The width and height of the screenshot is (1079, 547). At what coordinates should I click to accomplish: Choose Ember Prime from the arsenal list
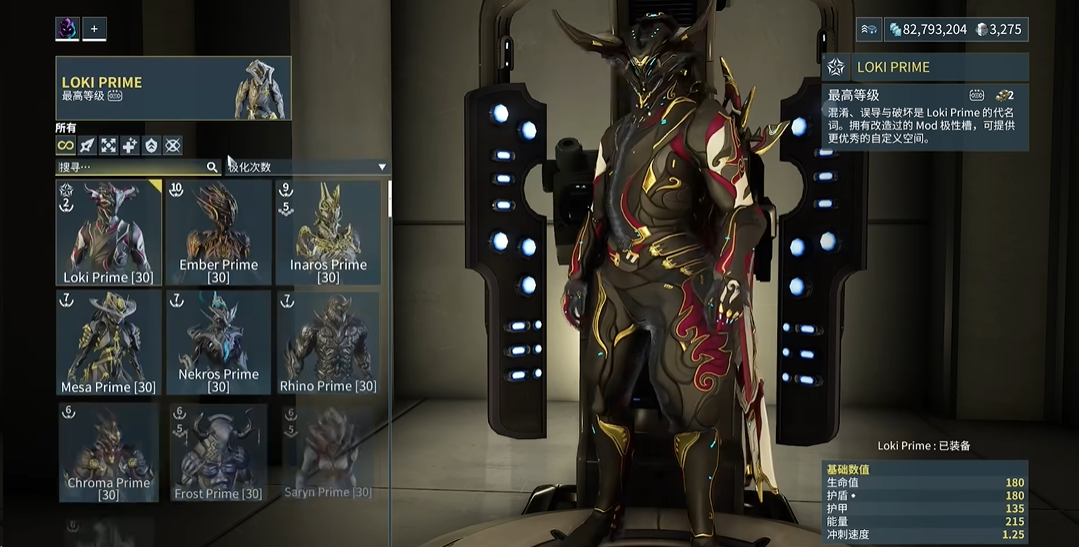coord(218,233)
